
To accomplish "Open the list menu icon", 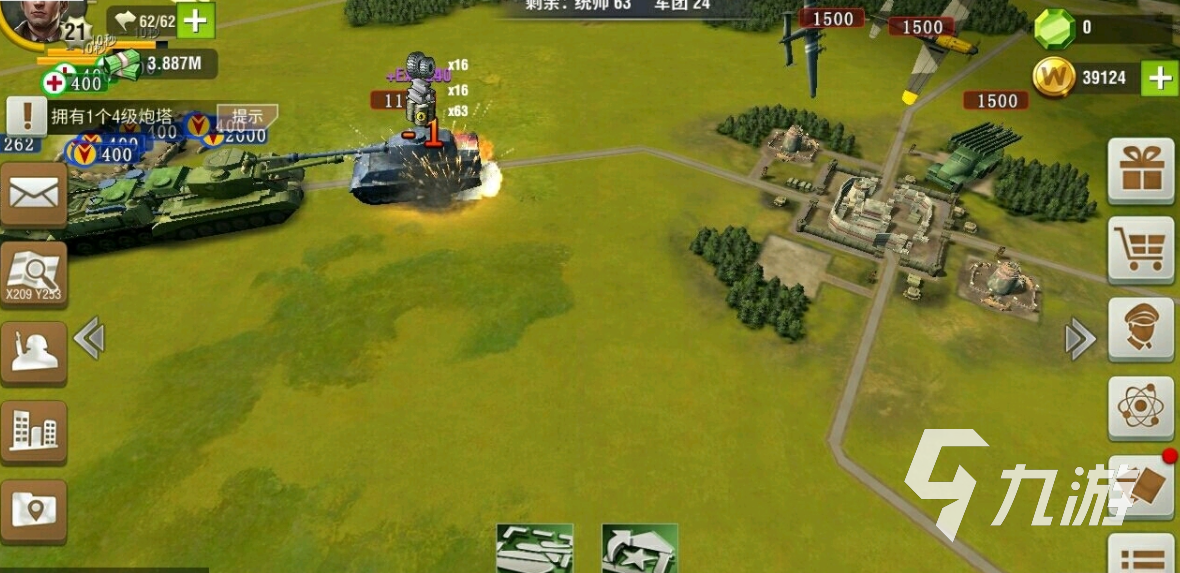I will pyautogui.click(x=1143, y=557).
